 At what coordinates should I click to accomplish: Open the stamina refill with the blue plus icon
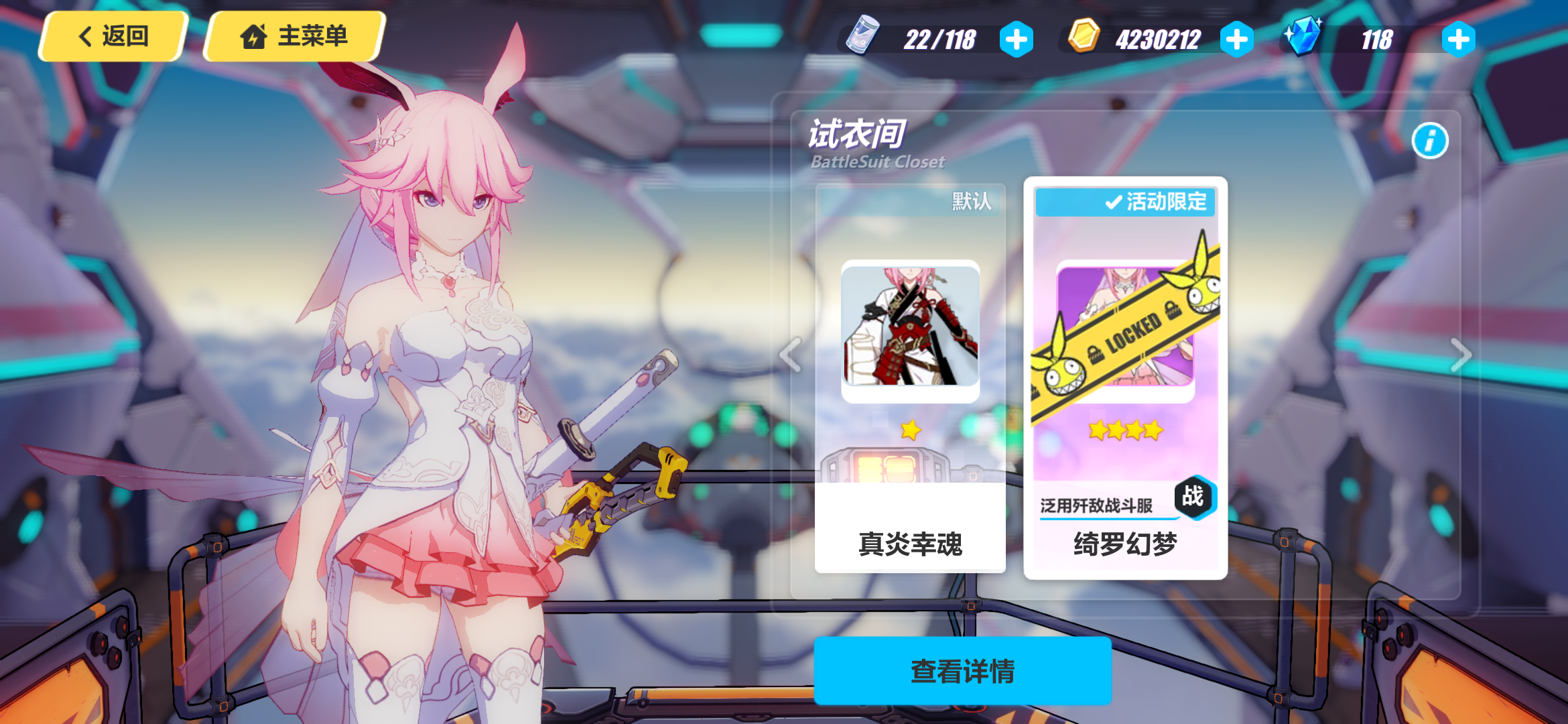coord(1017,40)
